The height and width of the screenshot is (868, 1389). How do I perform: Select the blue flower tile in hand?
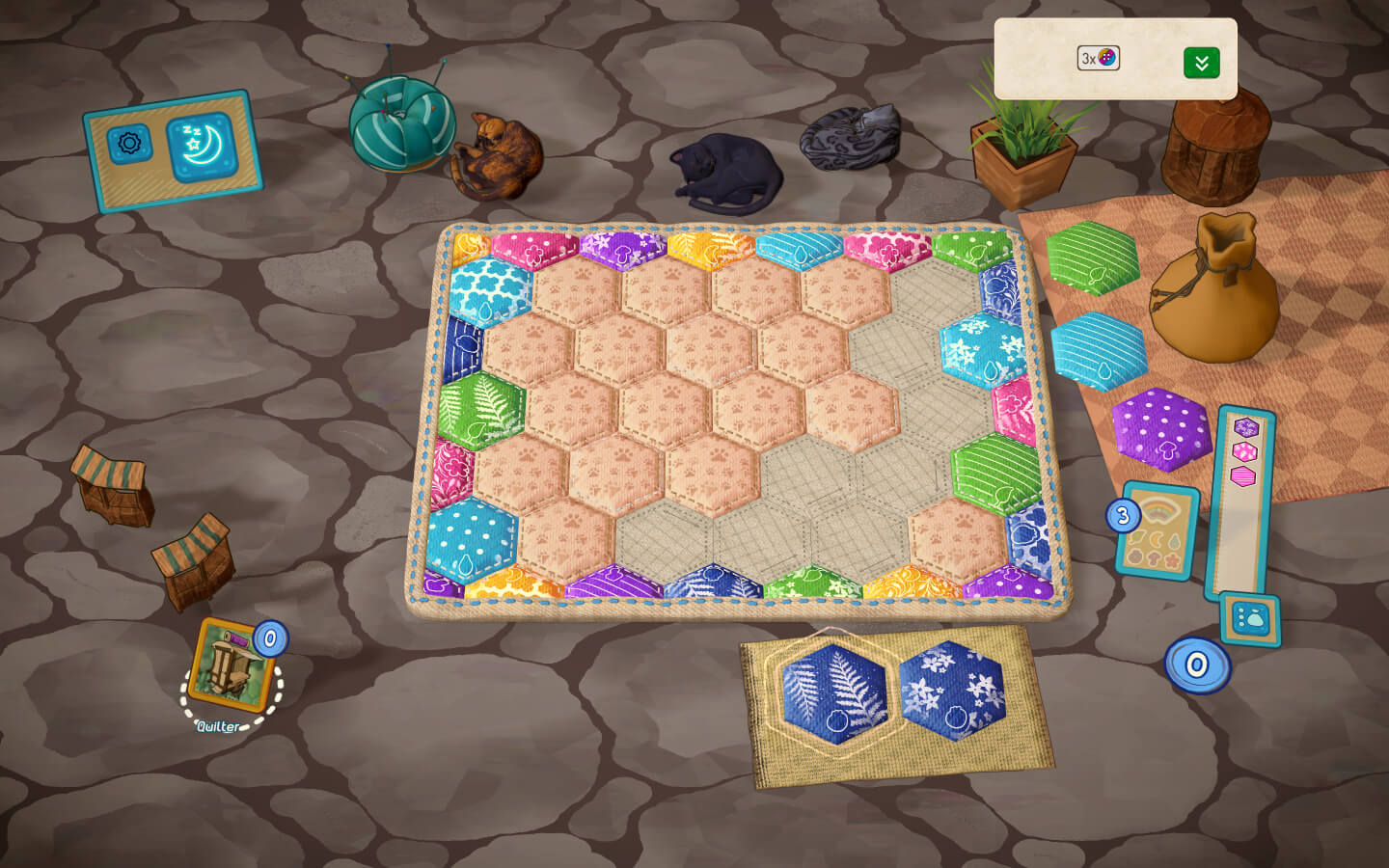point(952,691)
